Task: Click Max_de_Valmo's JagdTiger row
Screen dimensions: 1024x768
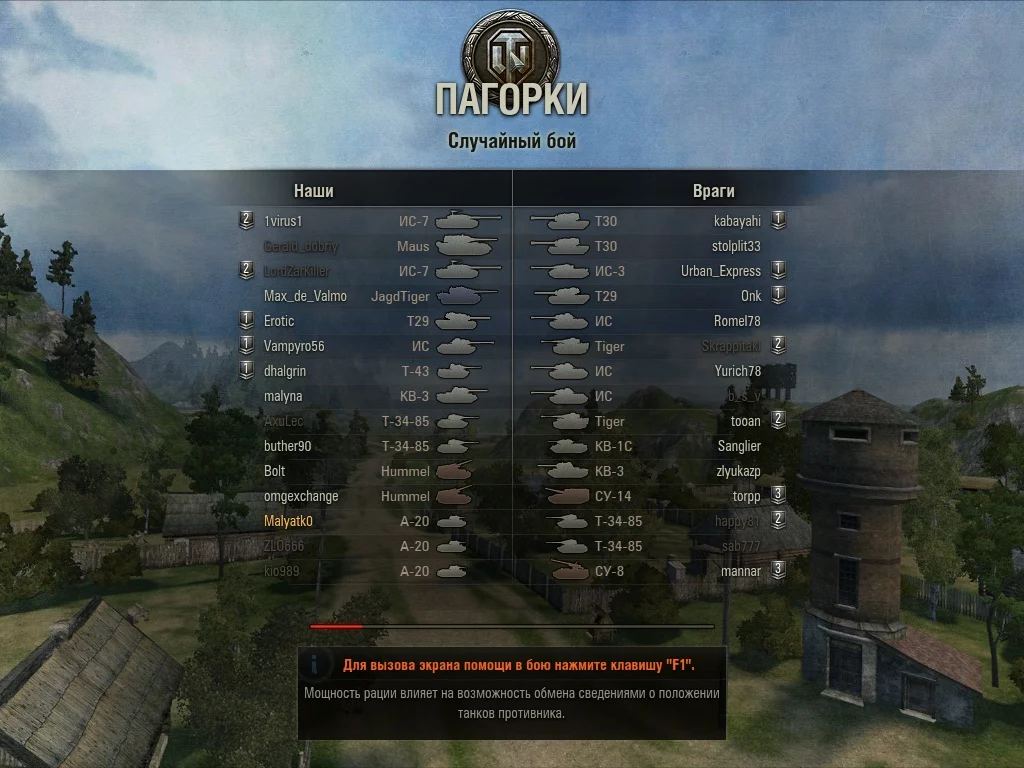Action: (x=305, y=296)
